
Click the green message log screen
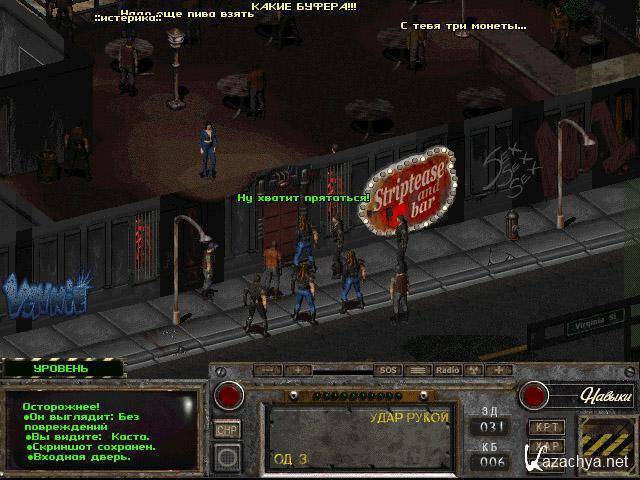click(x=100, y=430)
